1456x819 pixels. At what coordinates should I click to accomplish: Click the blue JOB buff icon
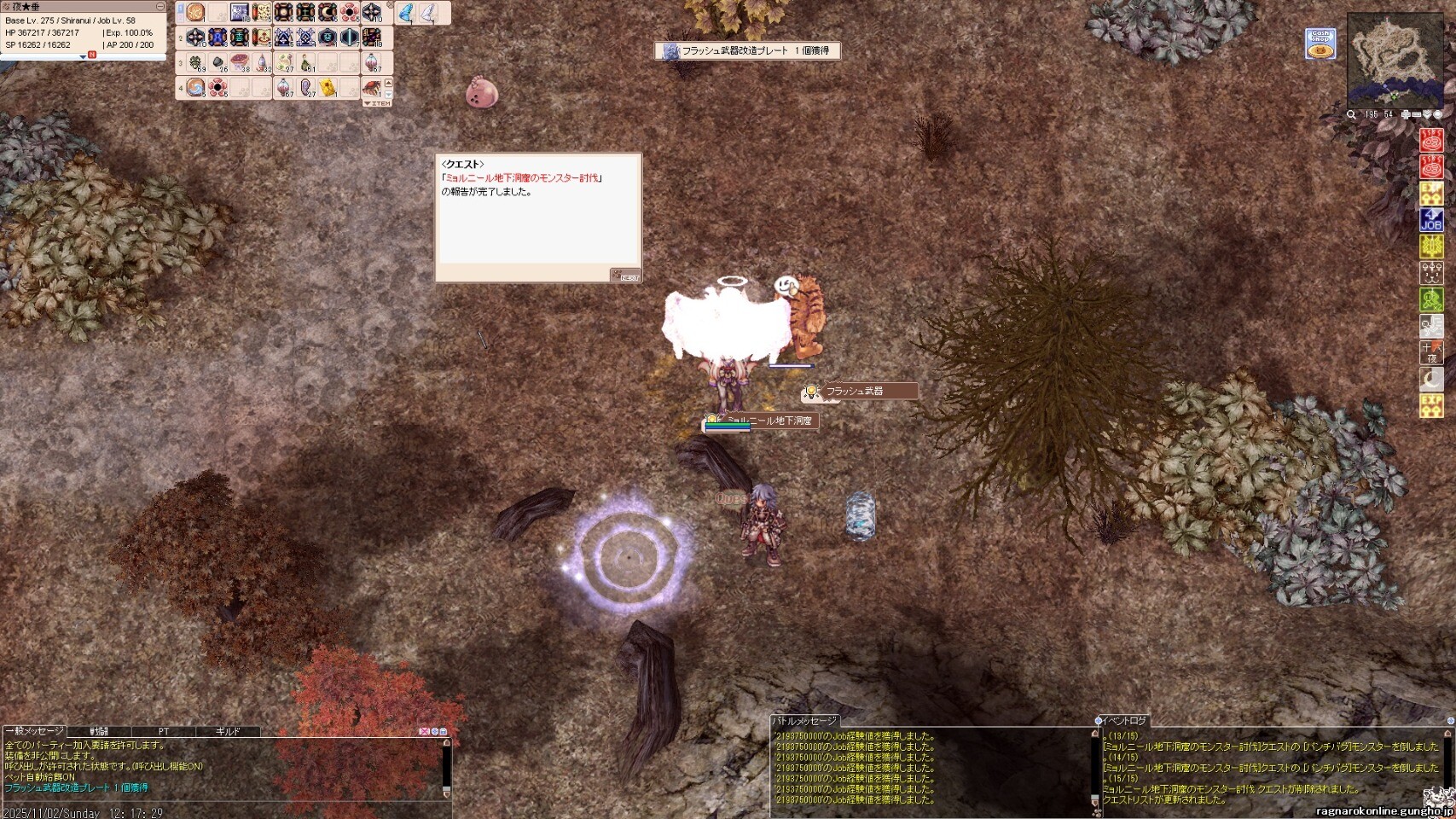(x=1430, y=220)
